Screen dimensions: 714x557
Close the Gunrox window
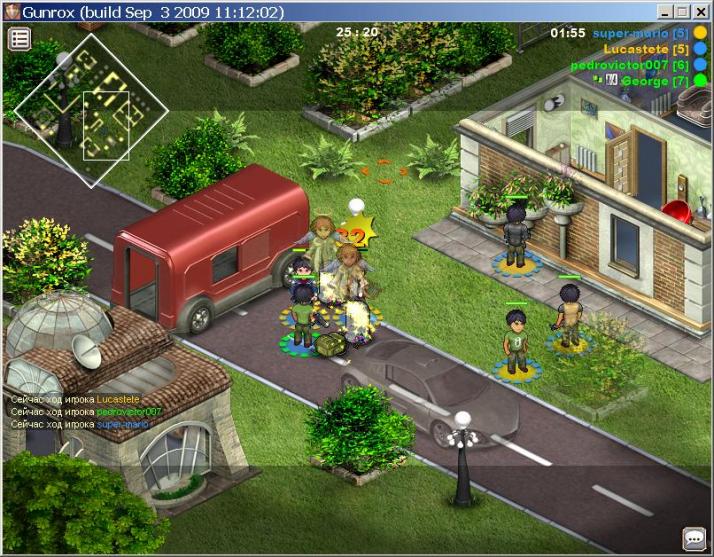701,12
